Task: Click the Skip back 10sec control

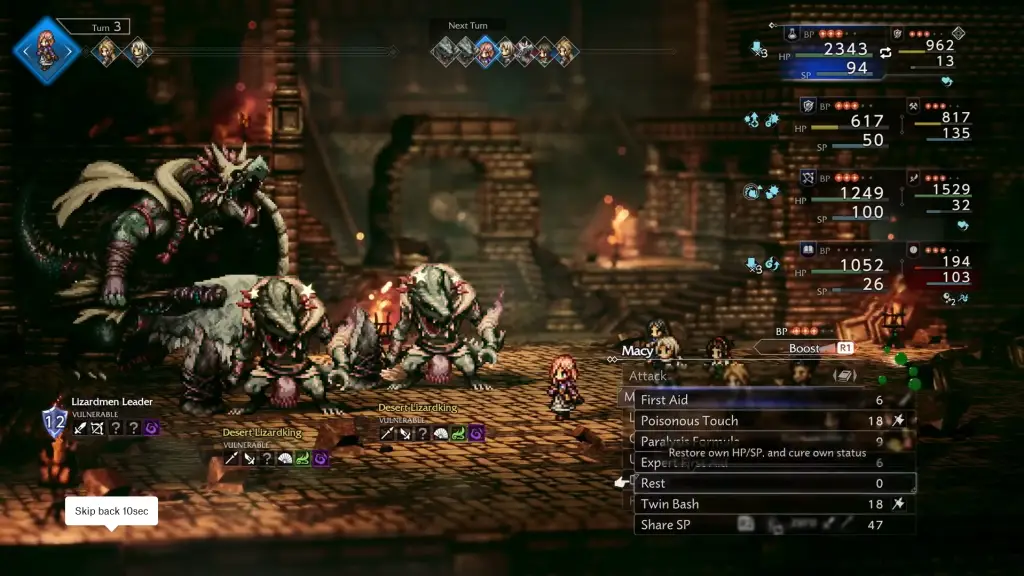Action: tap(111, 511)
